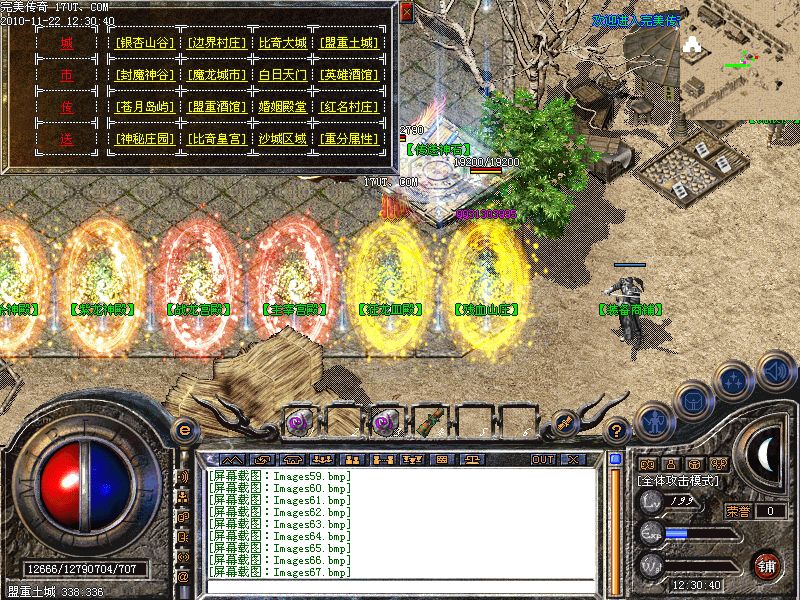This screenshot has height=600, width=800.
Task: Select 比奇大城 in teleport list
Action: (x=283, y=43)
